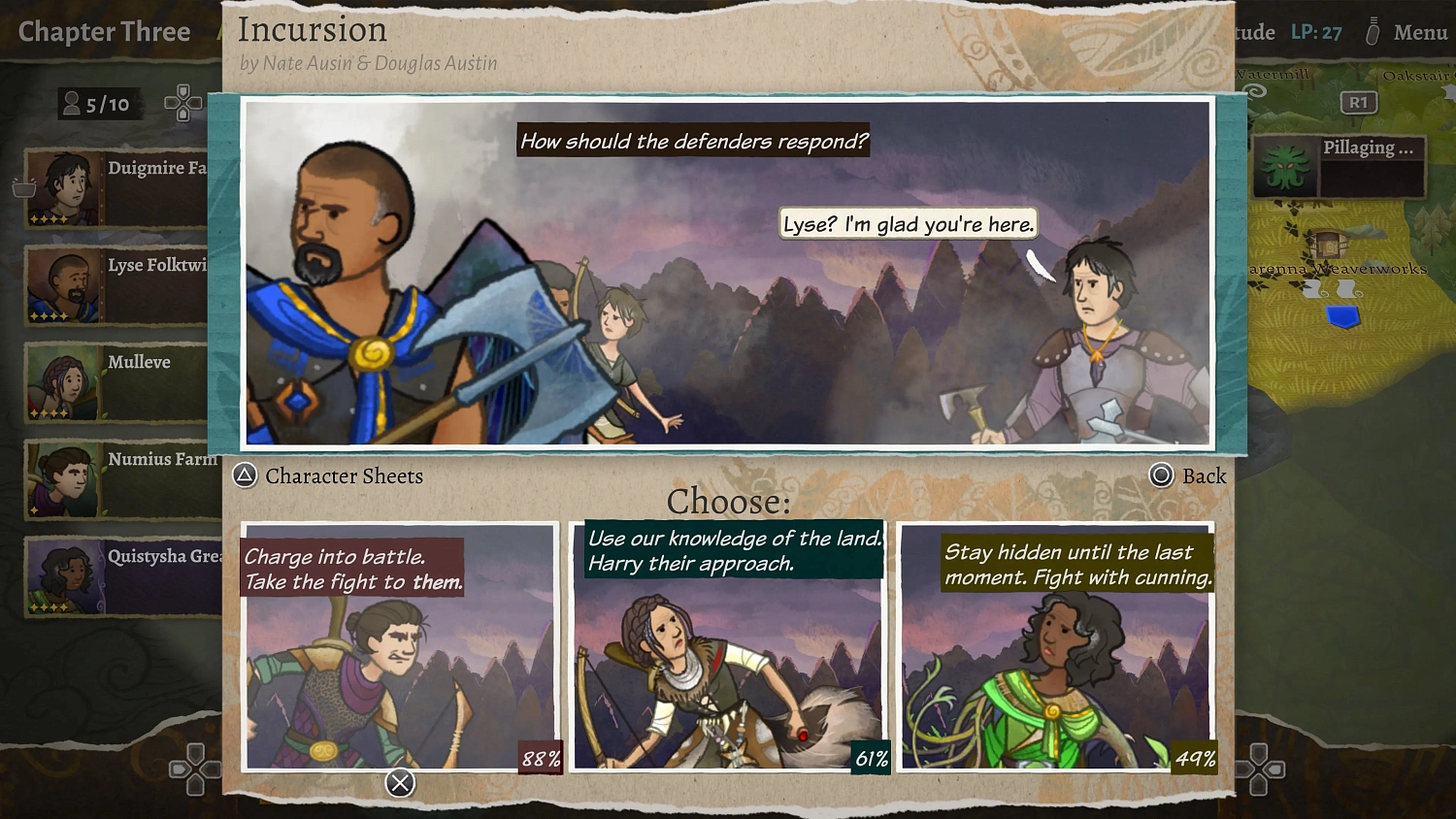Click the Chapter Three heading
The image size is (1456, 819).
(x=103, y=31)
